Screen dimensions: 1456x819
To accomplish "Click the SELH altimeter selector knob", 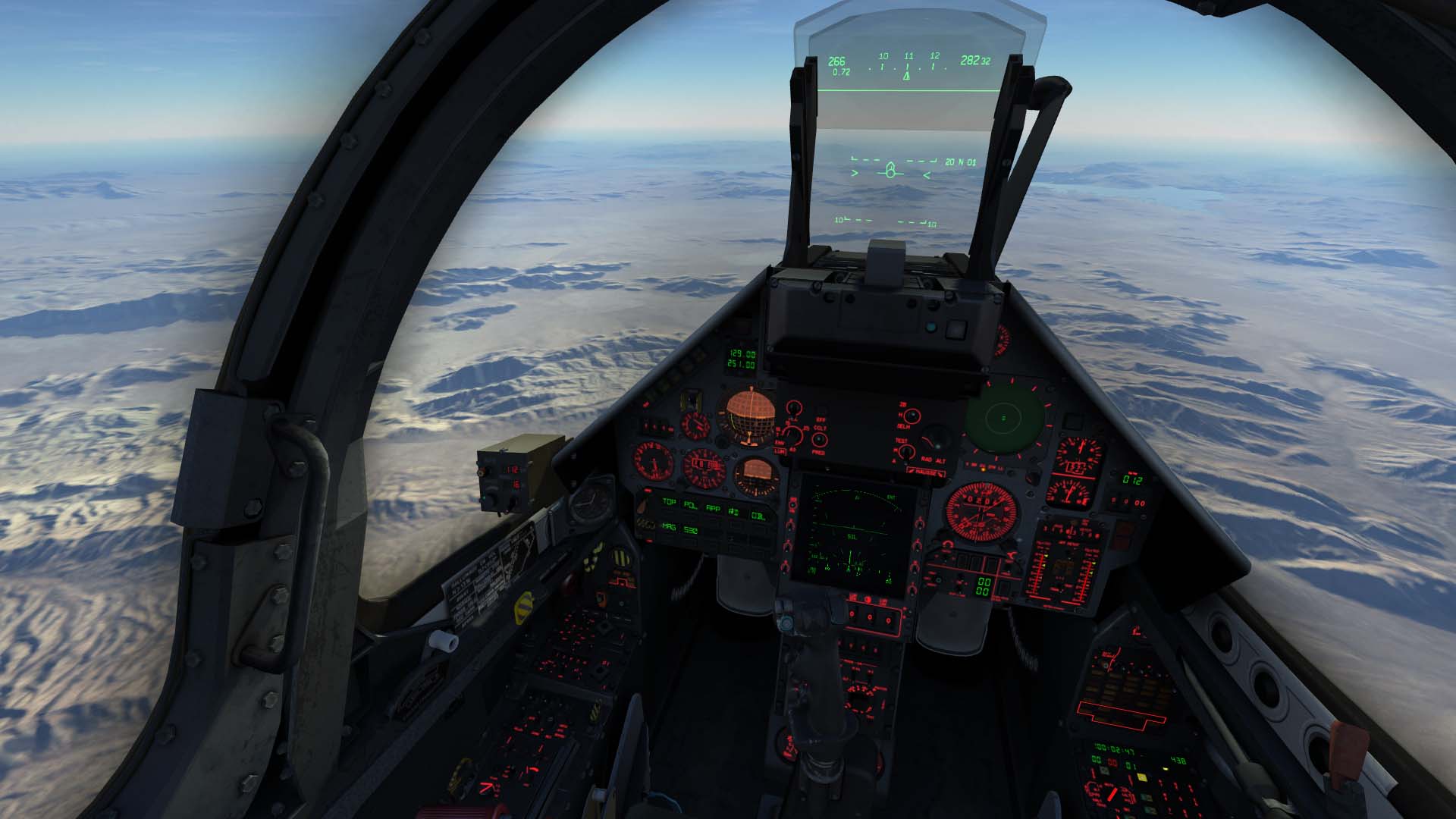I will pos(912,416).
